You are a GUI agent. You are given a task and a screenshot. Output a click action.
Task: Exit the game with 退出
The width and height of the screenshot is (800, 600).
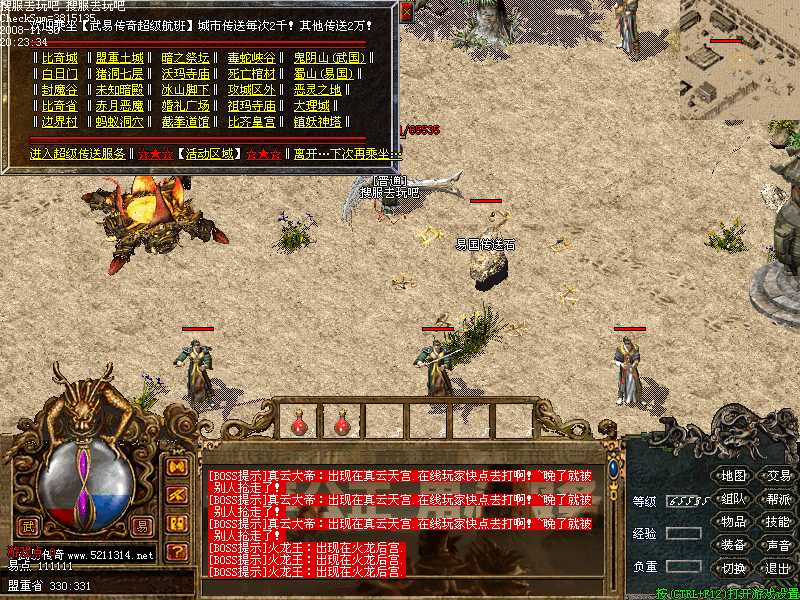pyautogui.click(x=777, y=568)
